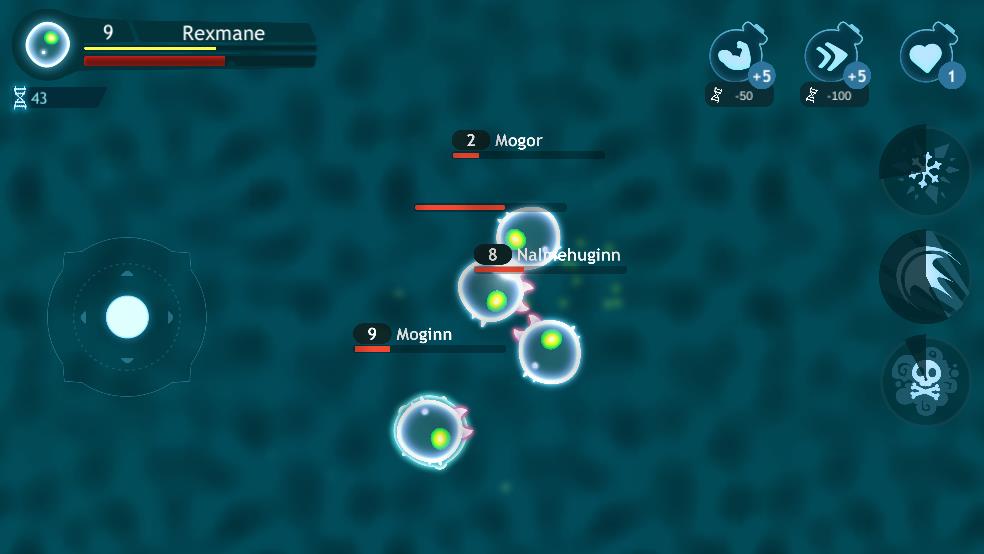Screen dimensions: 984x554
Task: Buy the speed boost potion with arrows
Action: tap(833, 57)
